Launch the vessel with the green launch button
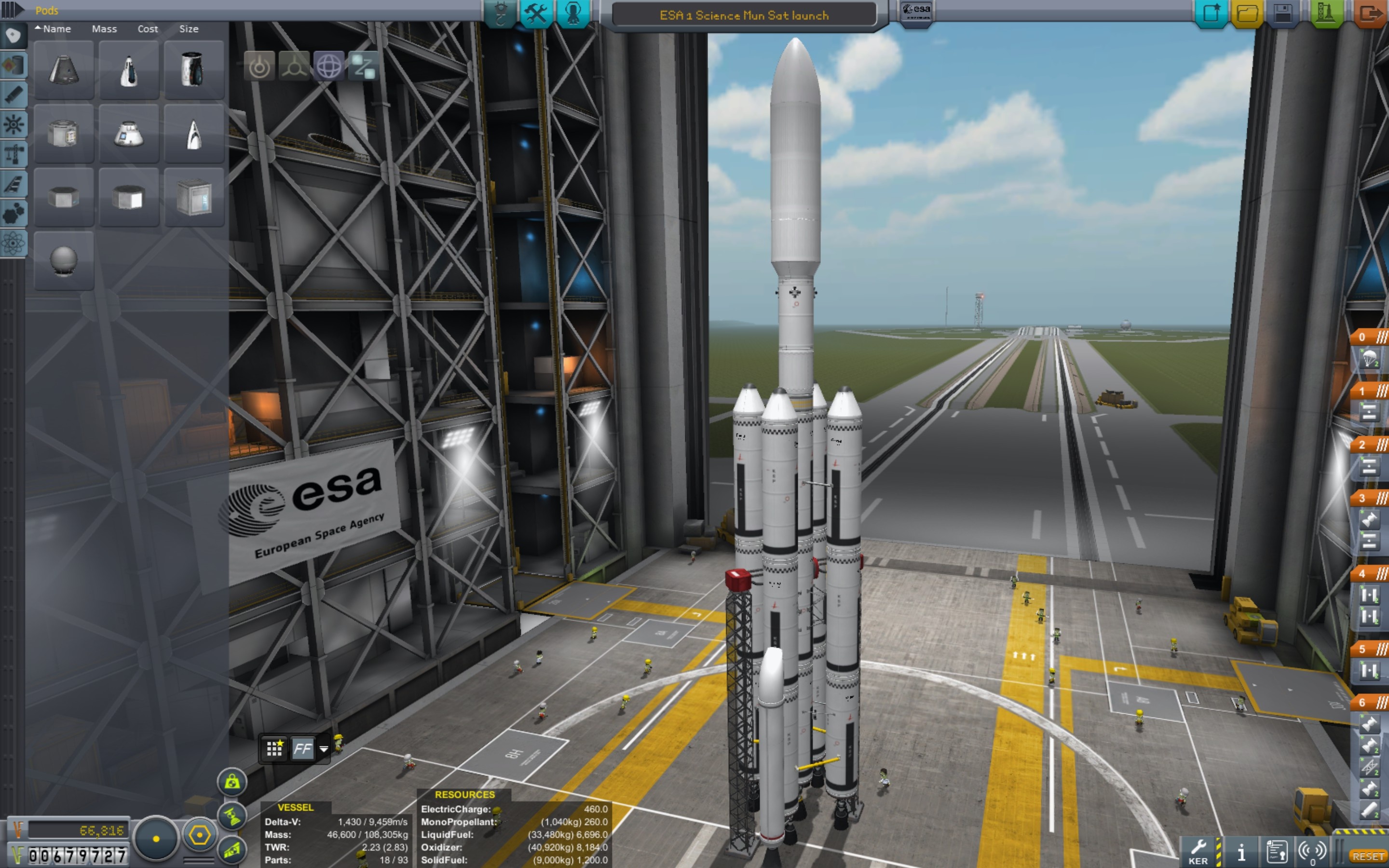 pyautogui.click(x=1326, y=13)
